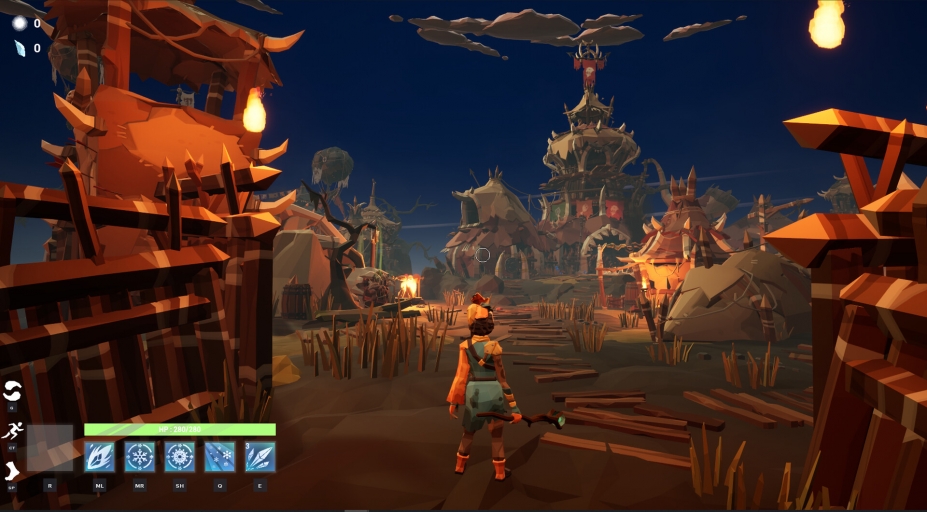Click the blue crystal shard currency icon

coord(20,48)
